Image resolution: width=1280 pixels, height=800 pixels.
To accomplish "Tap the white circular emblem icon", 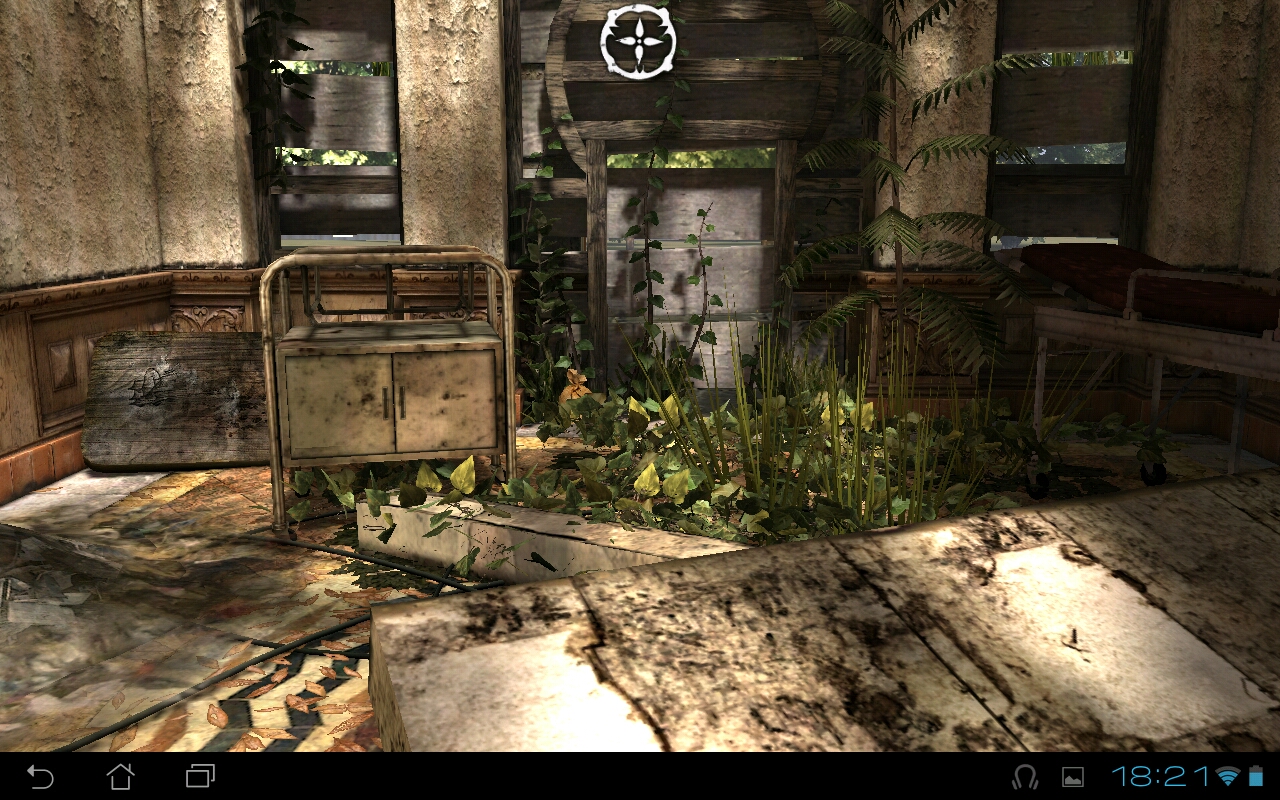I will pos(638,41).
